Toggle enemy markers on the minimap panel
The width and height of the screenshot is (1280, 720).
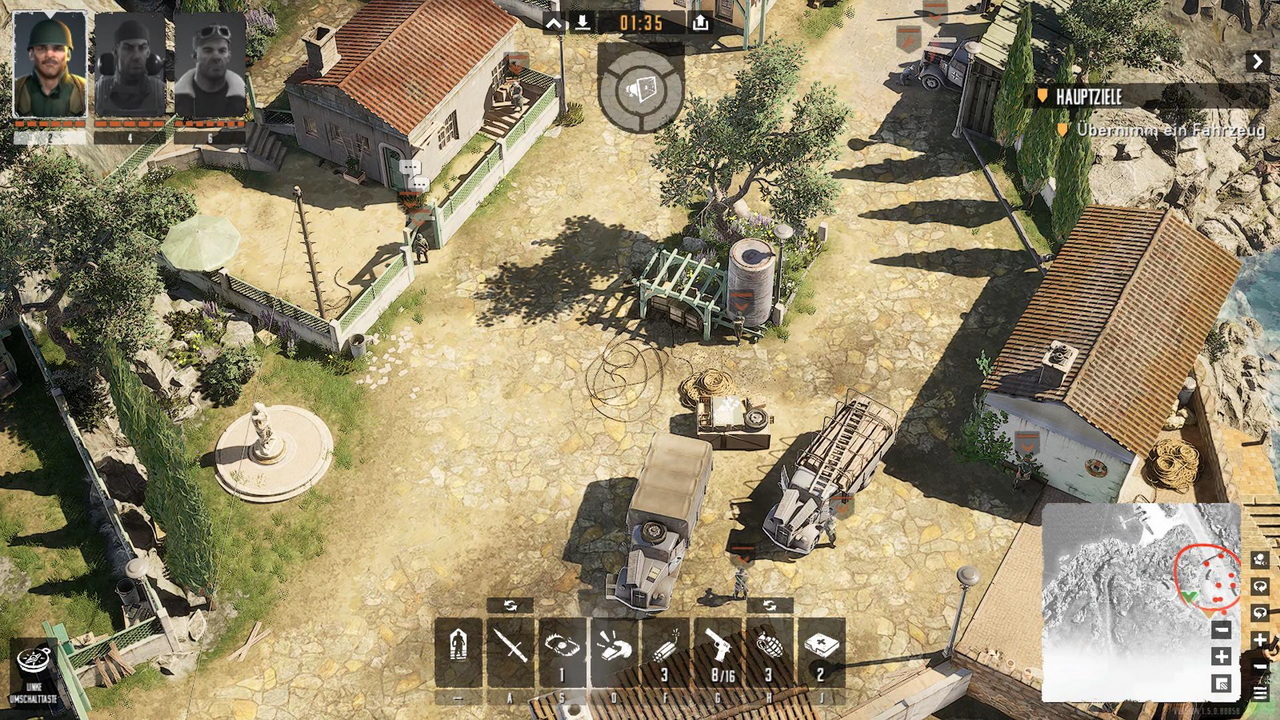point(1260,560)
